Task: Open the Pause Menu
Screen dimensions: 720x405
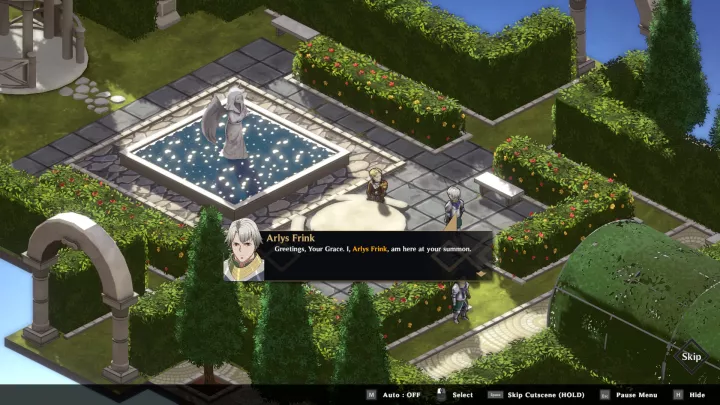Action: click(x=635, y=395)
